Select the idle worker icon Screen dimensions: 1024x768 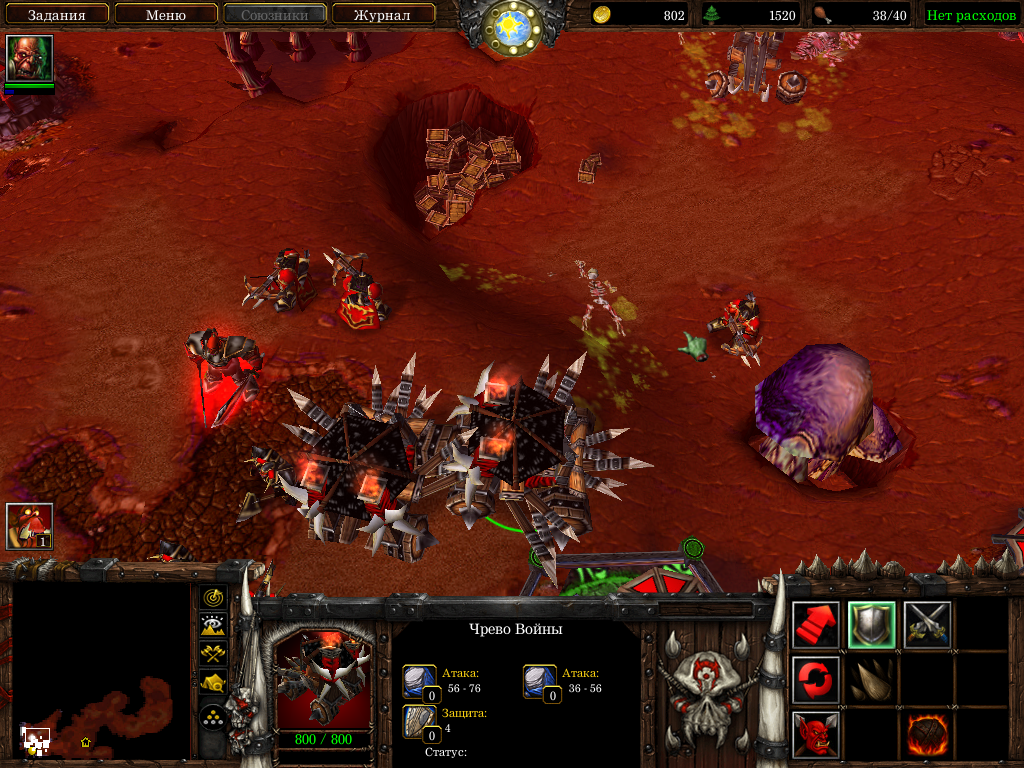pyautogui.click(x=29, y=526)
